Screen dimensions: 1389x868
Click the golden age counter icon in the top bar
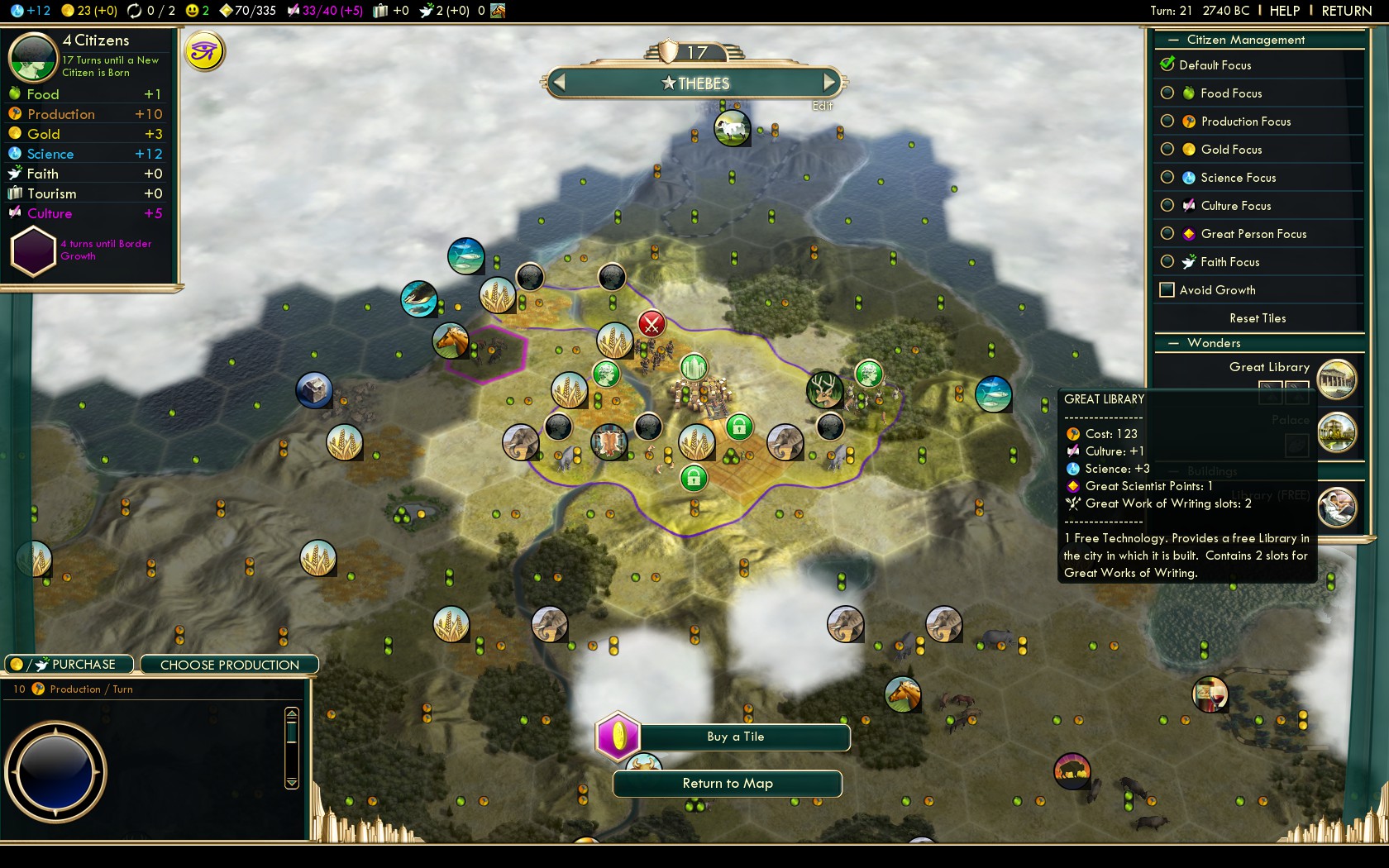pyautogui.click(x=132, y=11)
